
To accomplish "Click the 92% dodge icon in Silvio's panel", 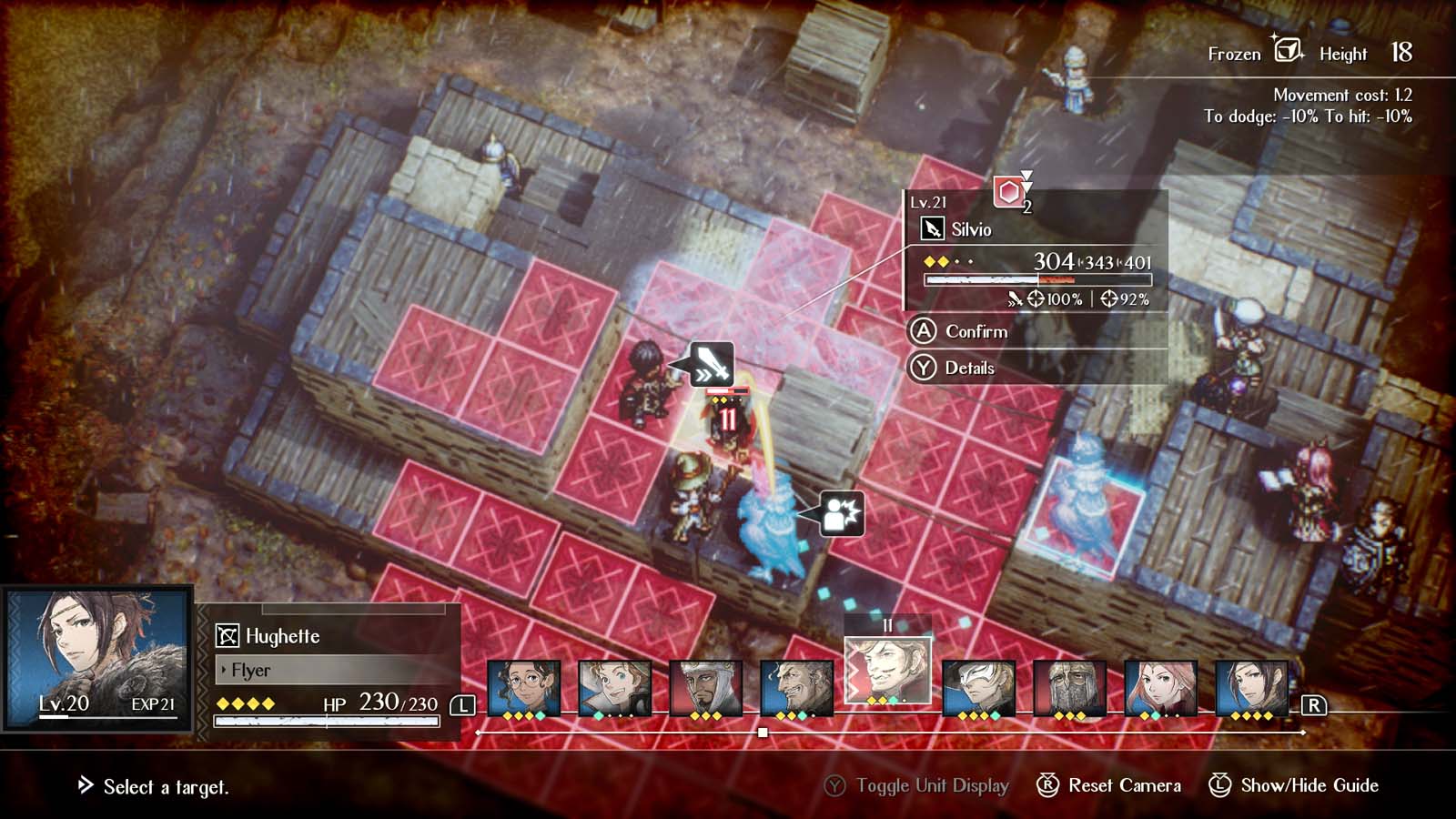I will (x=1108, y=298).
